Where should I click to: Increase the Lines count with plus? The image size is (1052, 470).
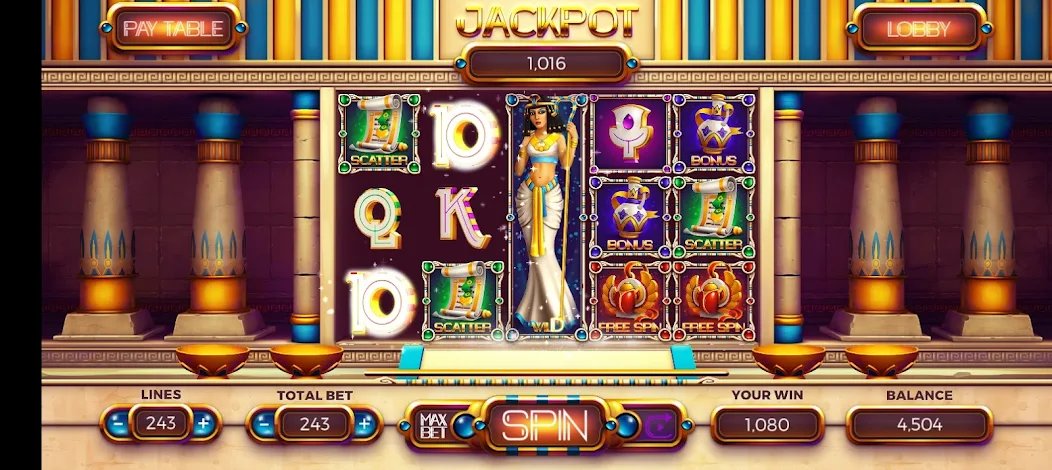(204, 424)
